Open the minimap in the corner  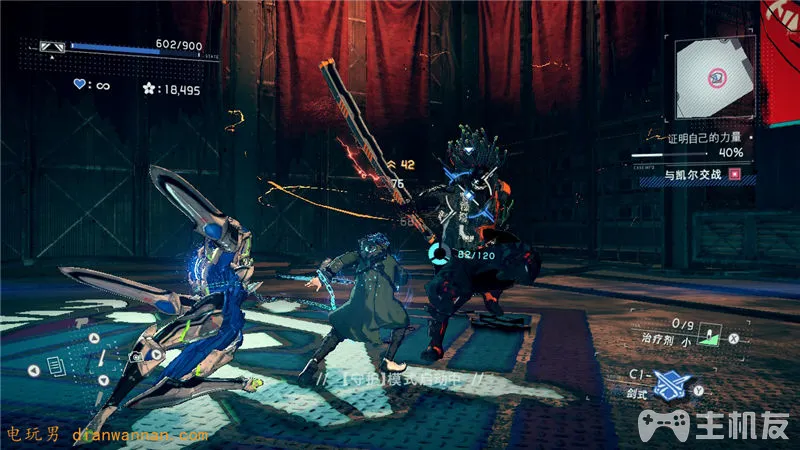[x=714, y=79]
